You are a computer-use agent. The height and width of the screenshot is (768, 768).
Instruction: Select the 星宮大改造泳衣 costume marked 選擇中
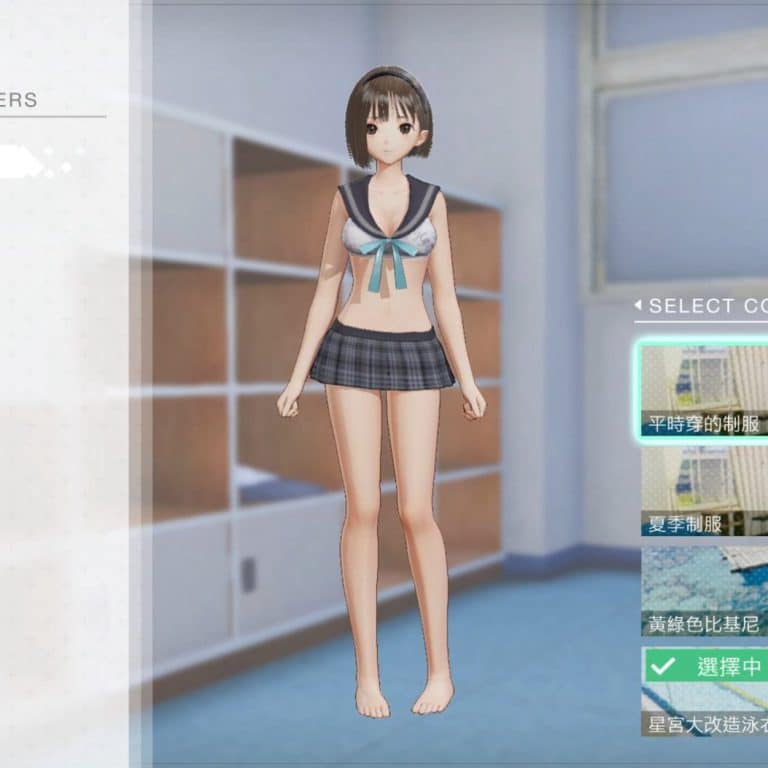coord(704,691)
